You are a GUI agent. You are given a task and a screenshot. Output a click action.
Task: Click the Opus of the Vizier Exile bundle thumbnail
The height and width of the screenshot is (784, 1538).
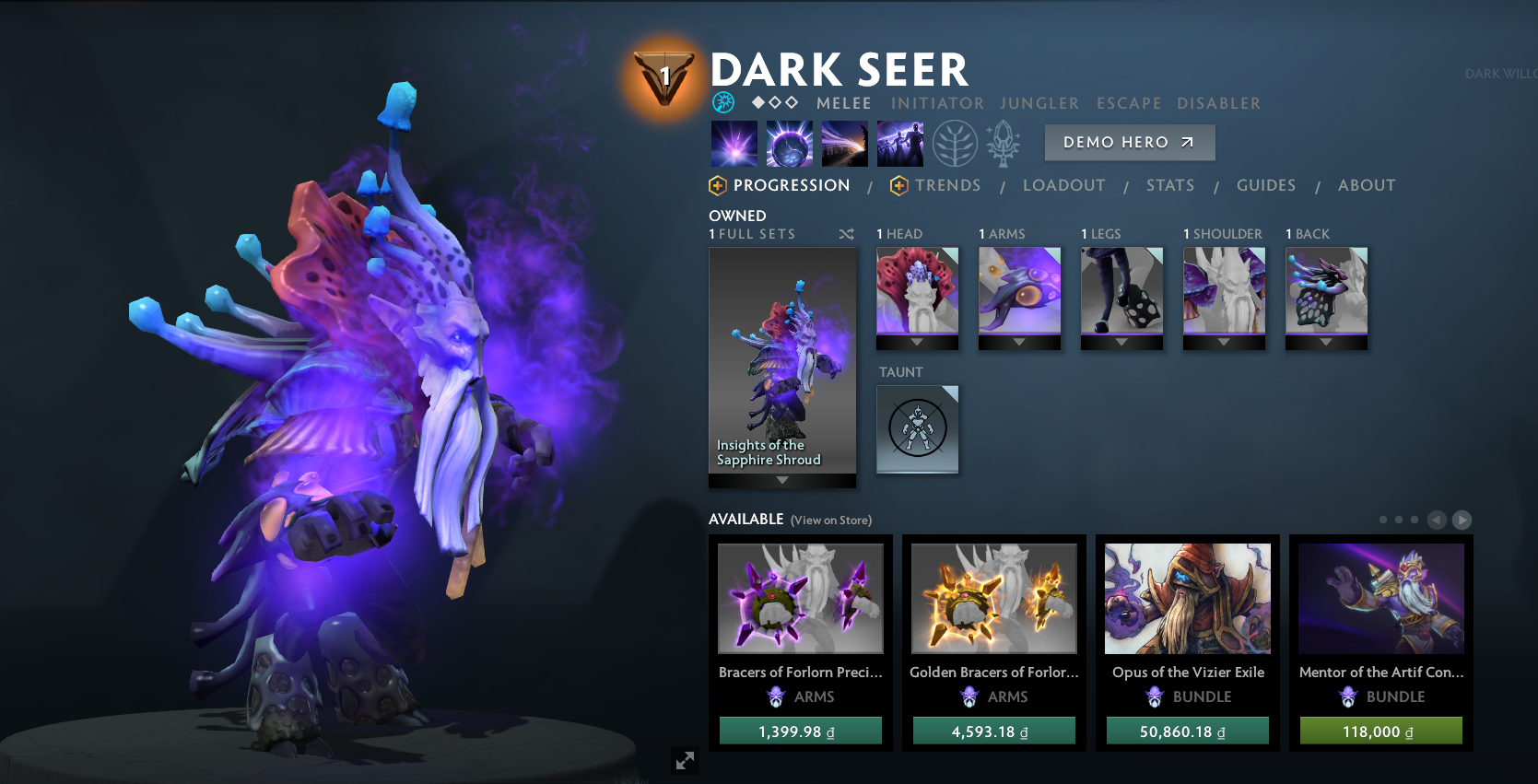(1187, 598)
